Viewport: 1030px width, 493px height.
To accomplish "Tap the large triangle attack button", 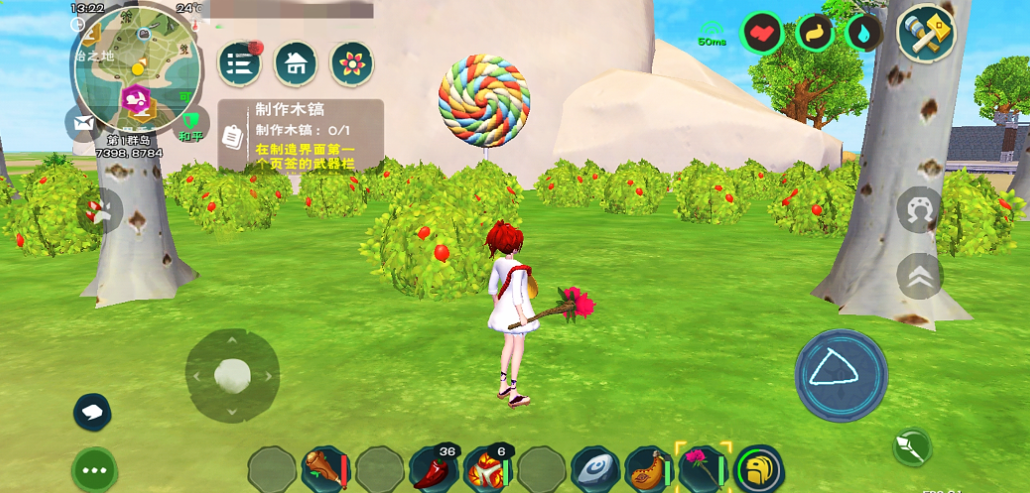I will (840, 373).
